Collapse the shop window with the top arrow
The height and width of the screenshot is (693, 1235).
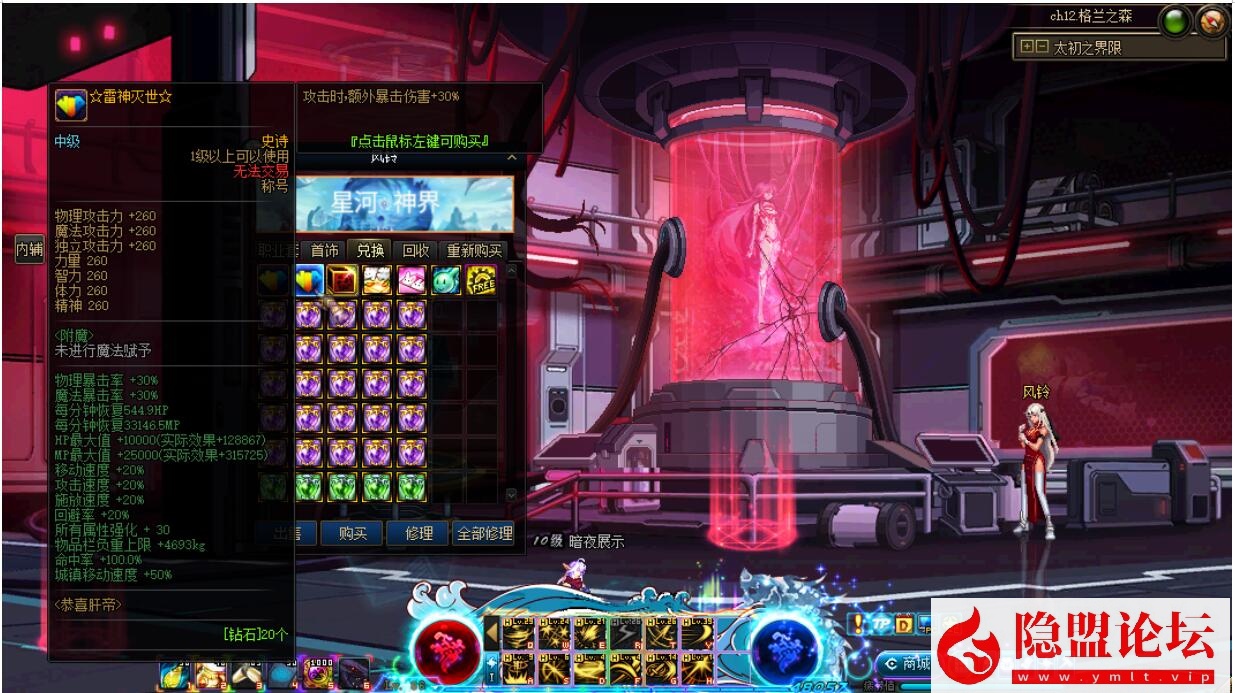pyautogui.click(x=511, y=158)
